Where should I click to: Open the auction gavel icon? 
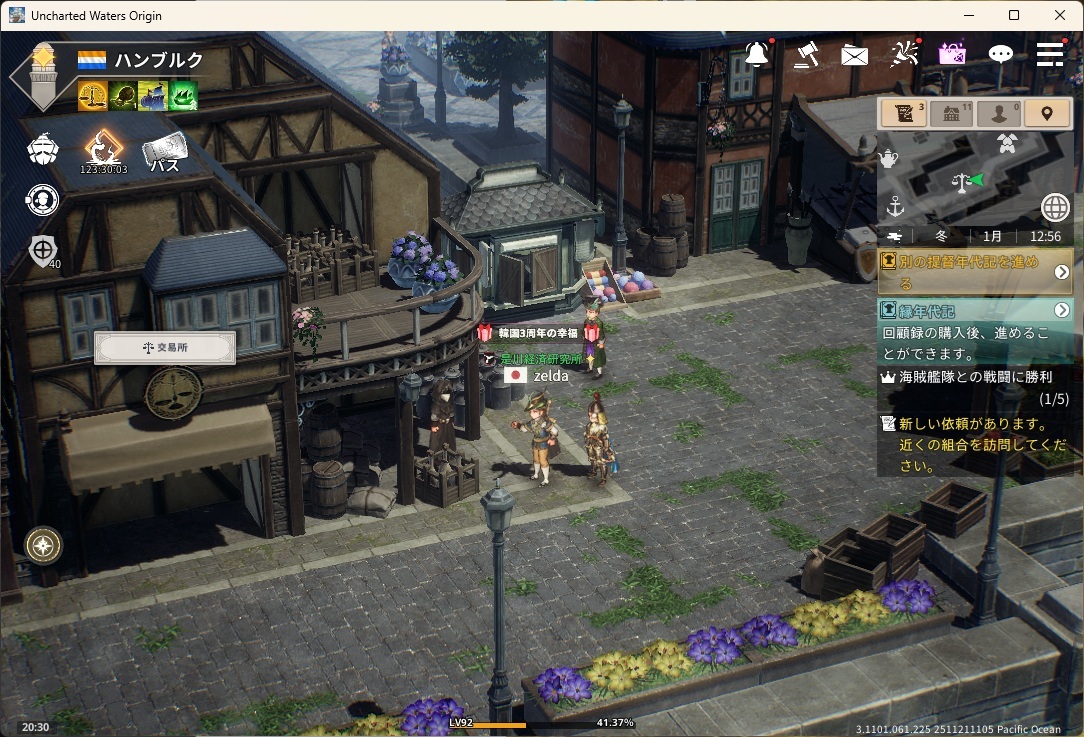[x=806, y=54]
